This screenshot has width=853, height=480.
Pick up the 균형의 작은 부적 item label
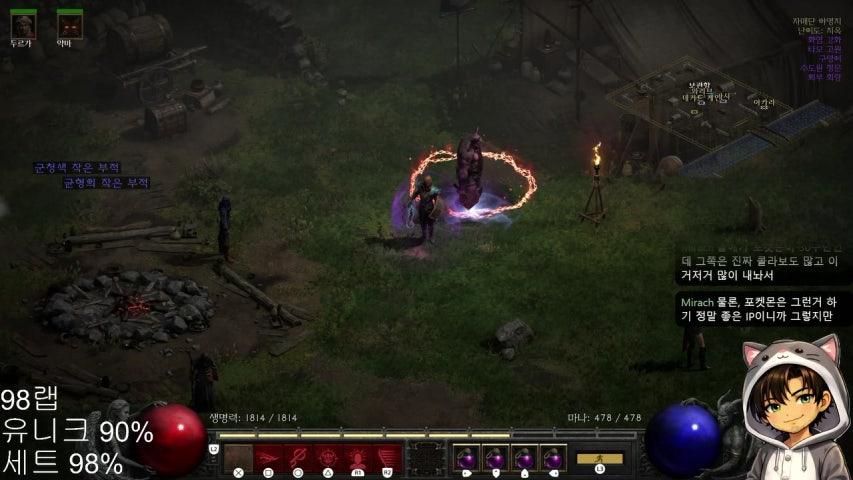coord(105,183)
